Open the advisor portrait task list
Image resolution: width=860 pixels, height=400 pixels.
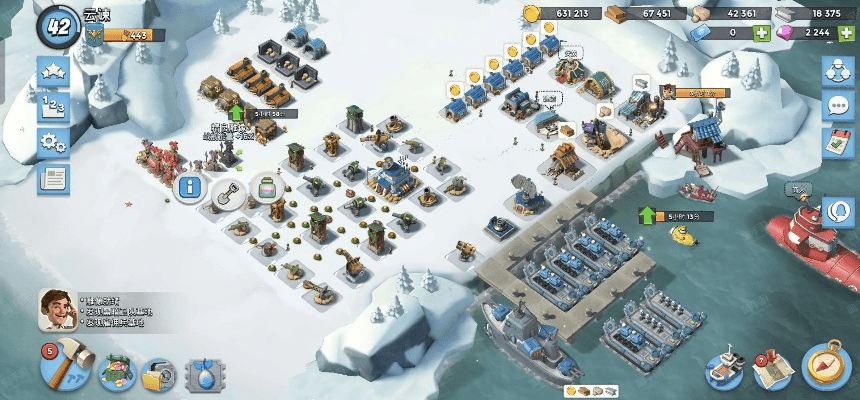(58, 310)
